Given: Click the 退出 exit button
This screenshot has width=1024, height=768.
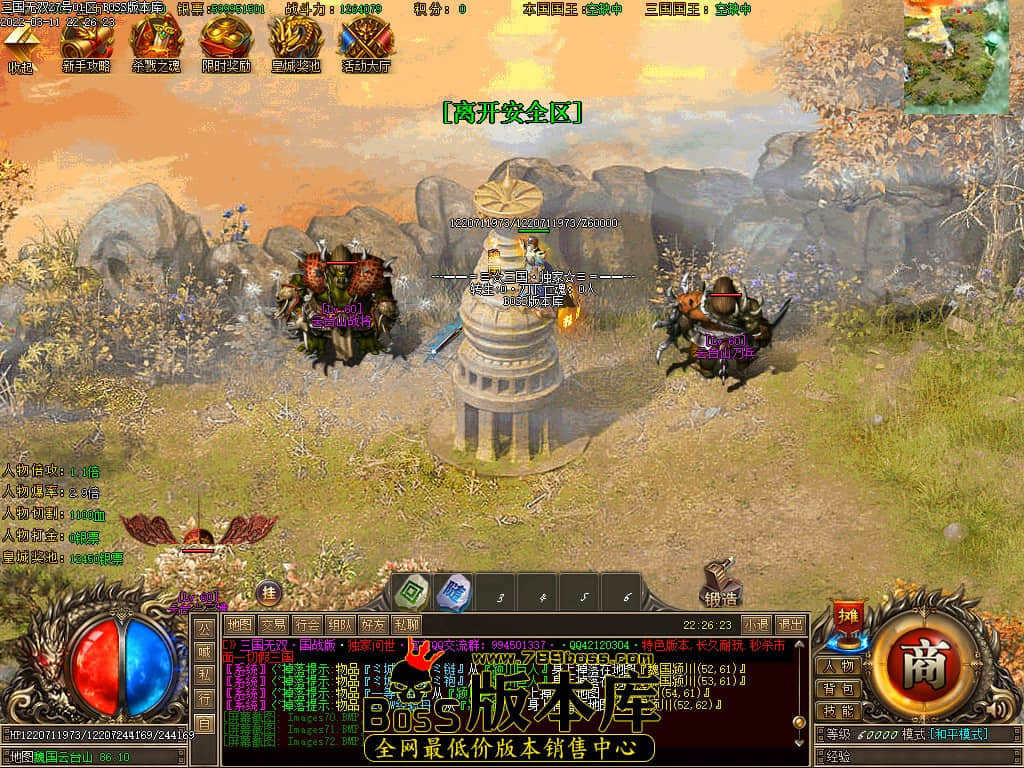Looking at the screenshot, I should pyautogui.click(x=790, y=625).
